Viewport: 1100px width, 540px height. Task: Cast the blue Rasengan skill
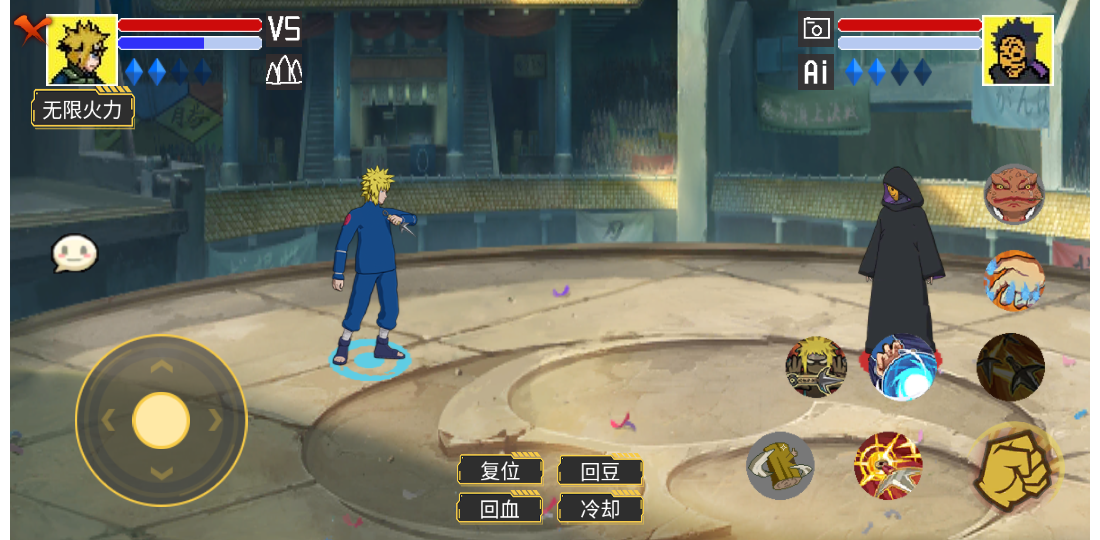[903, 368]
